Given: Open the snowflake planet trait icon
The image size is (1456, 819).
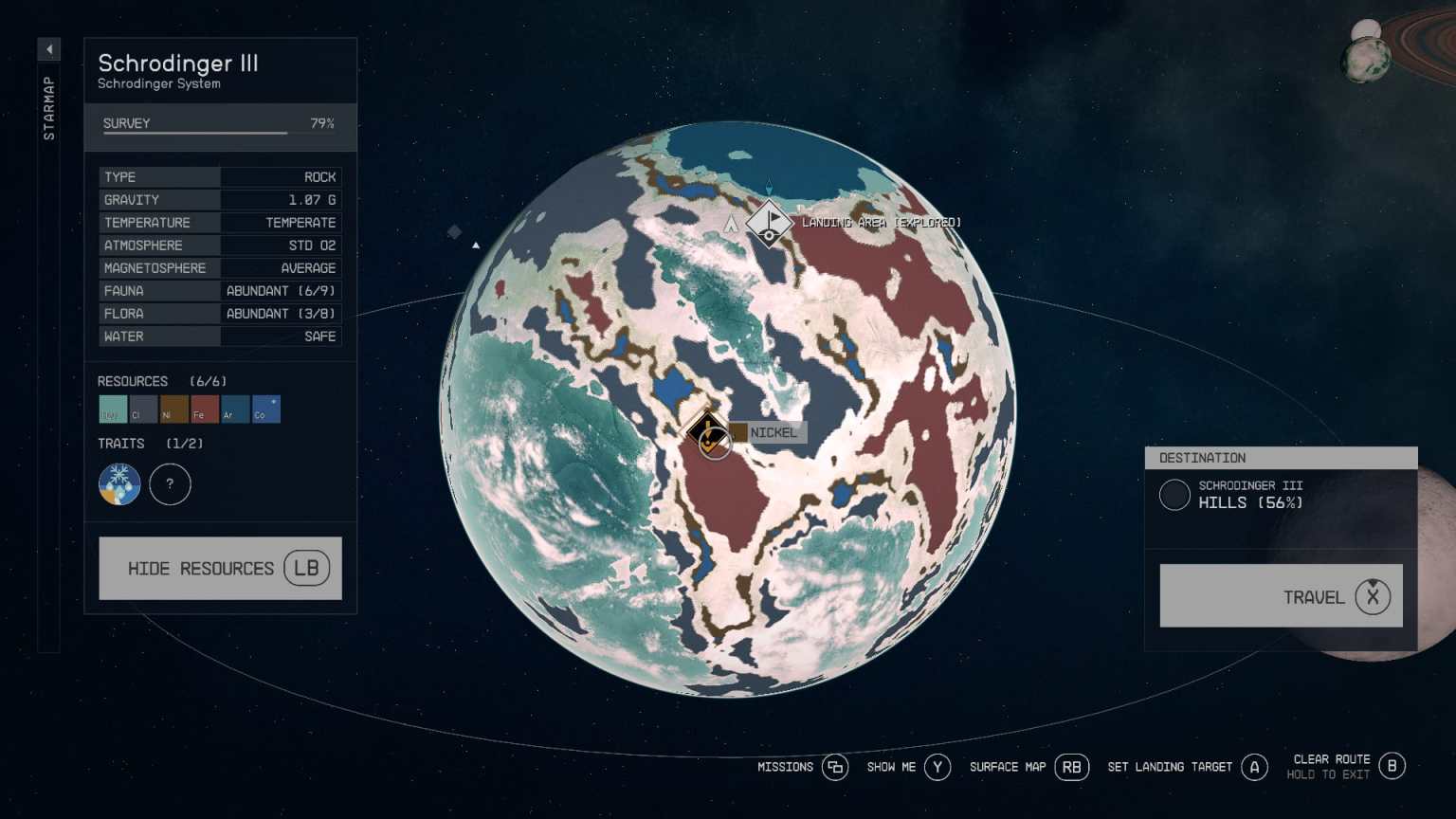Looking at the screenshot, I should click(x=118, y=484).
